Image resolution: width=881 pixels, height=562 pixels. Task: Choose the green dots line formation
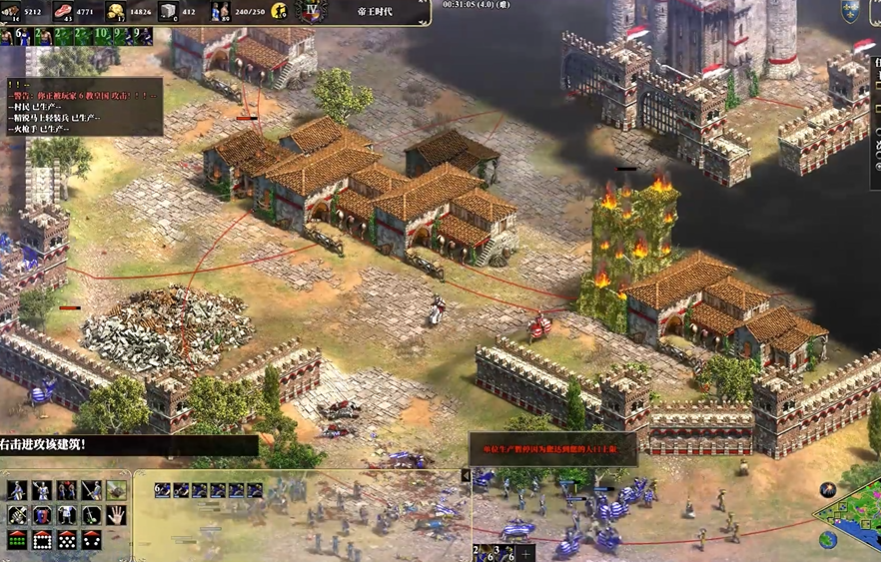tap(17, 541)
